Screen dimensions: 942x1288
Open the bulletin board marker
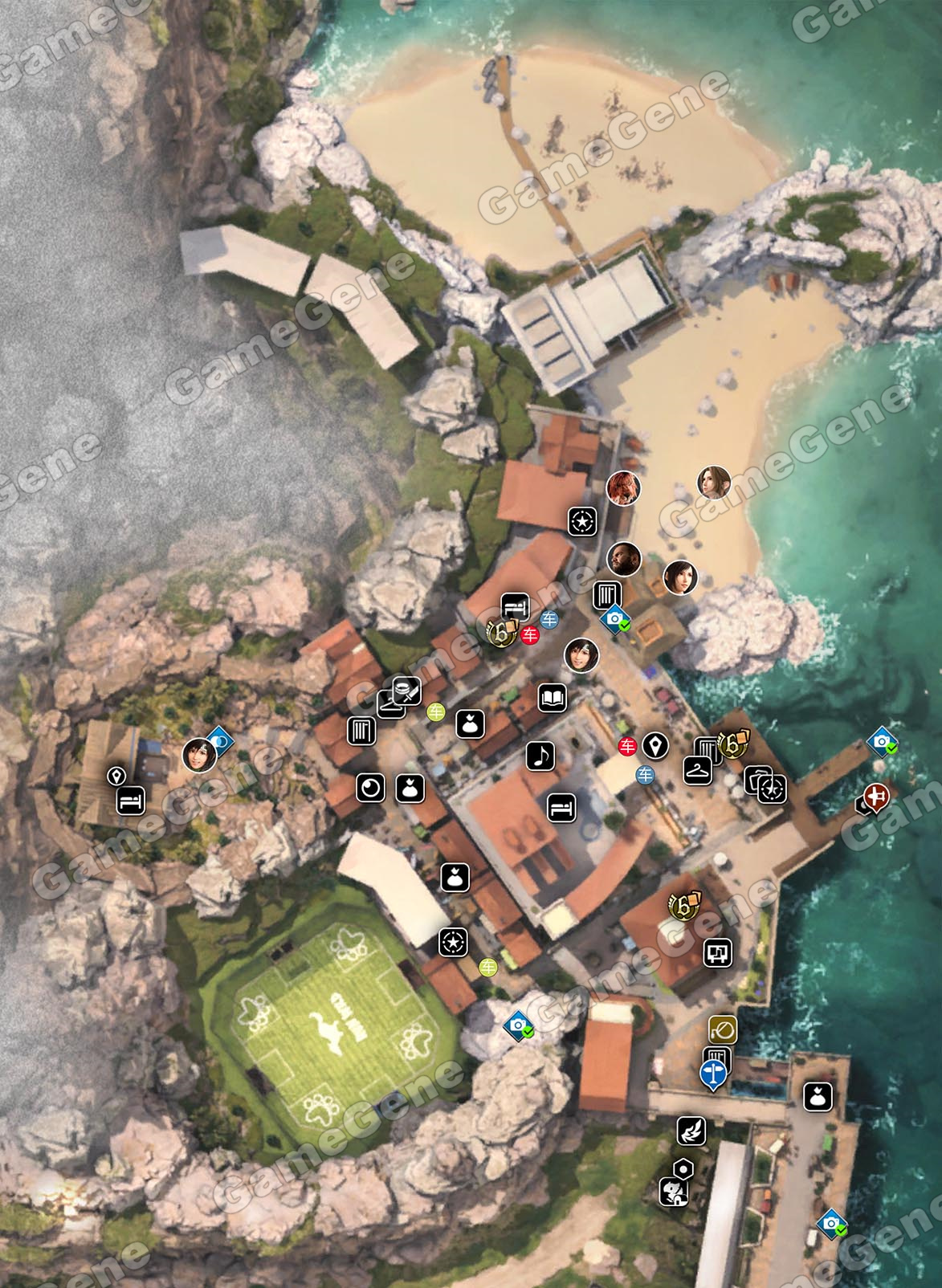[x=717, y=953]
